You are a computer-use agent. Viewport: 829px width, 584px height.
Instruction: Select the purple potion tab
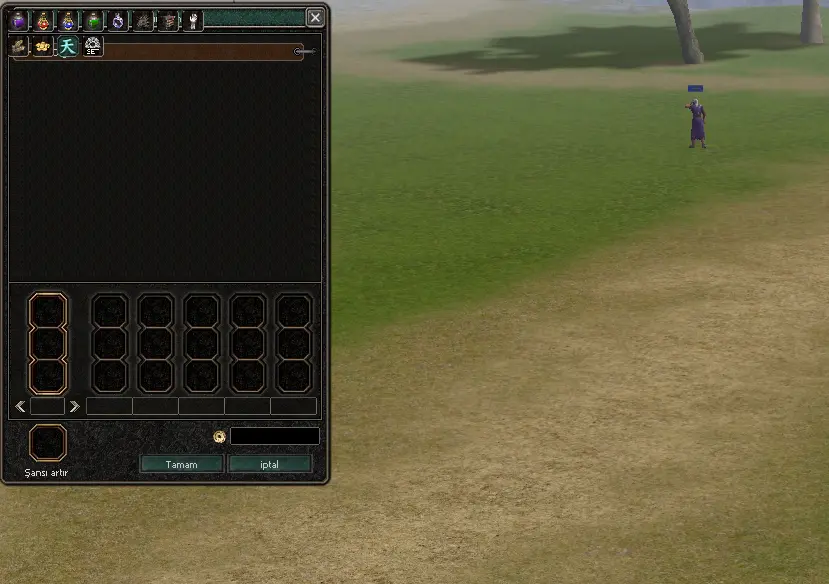19,20
